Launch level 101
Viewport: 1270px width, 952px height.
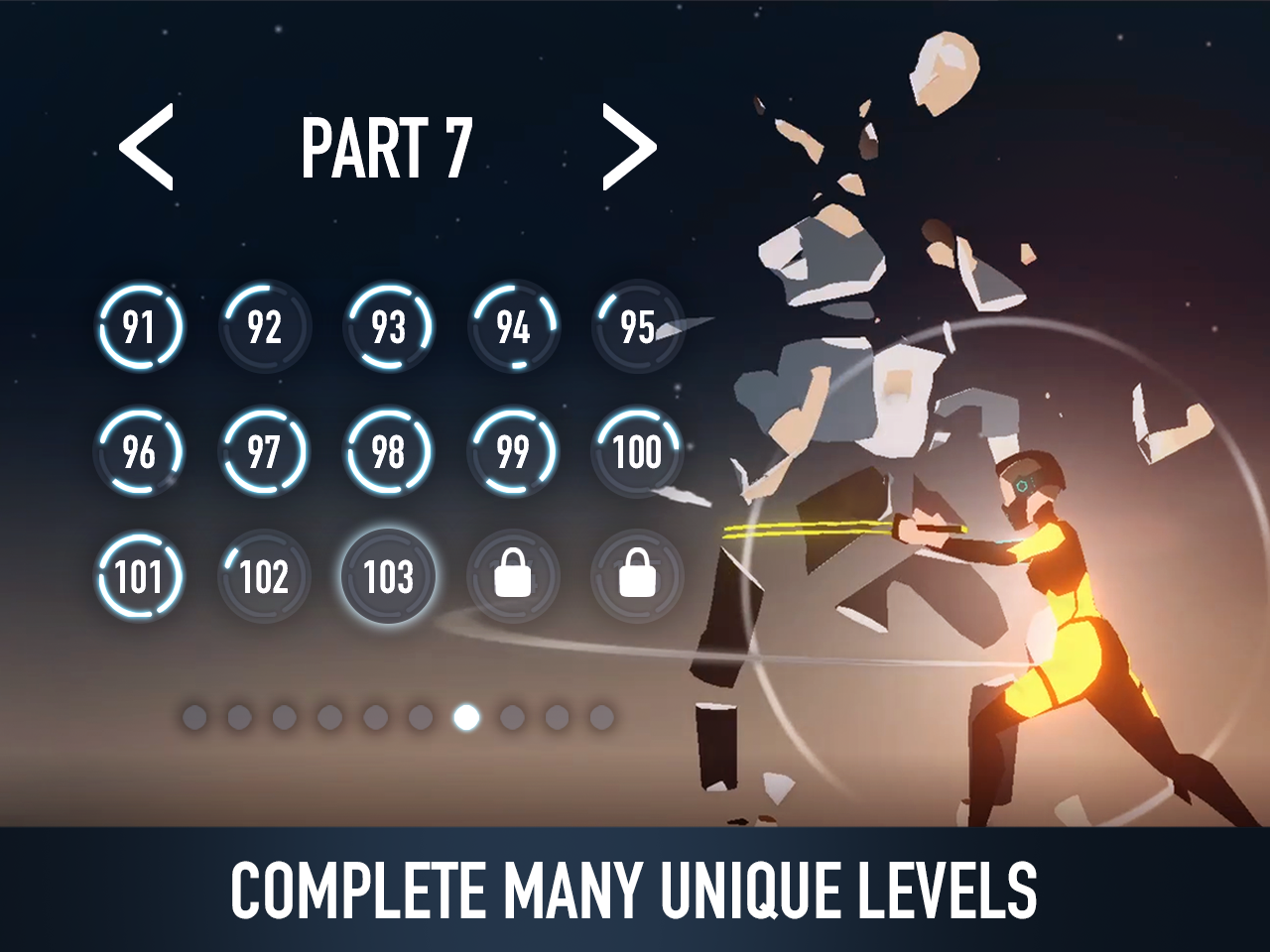139,575
